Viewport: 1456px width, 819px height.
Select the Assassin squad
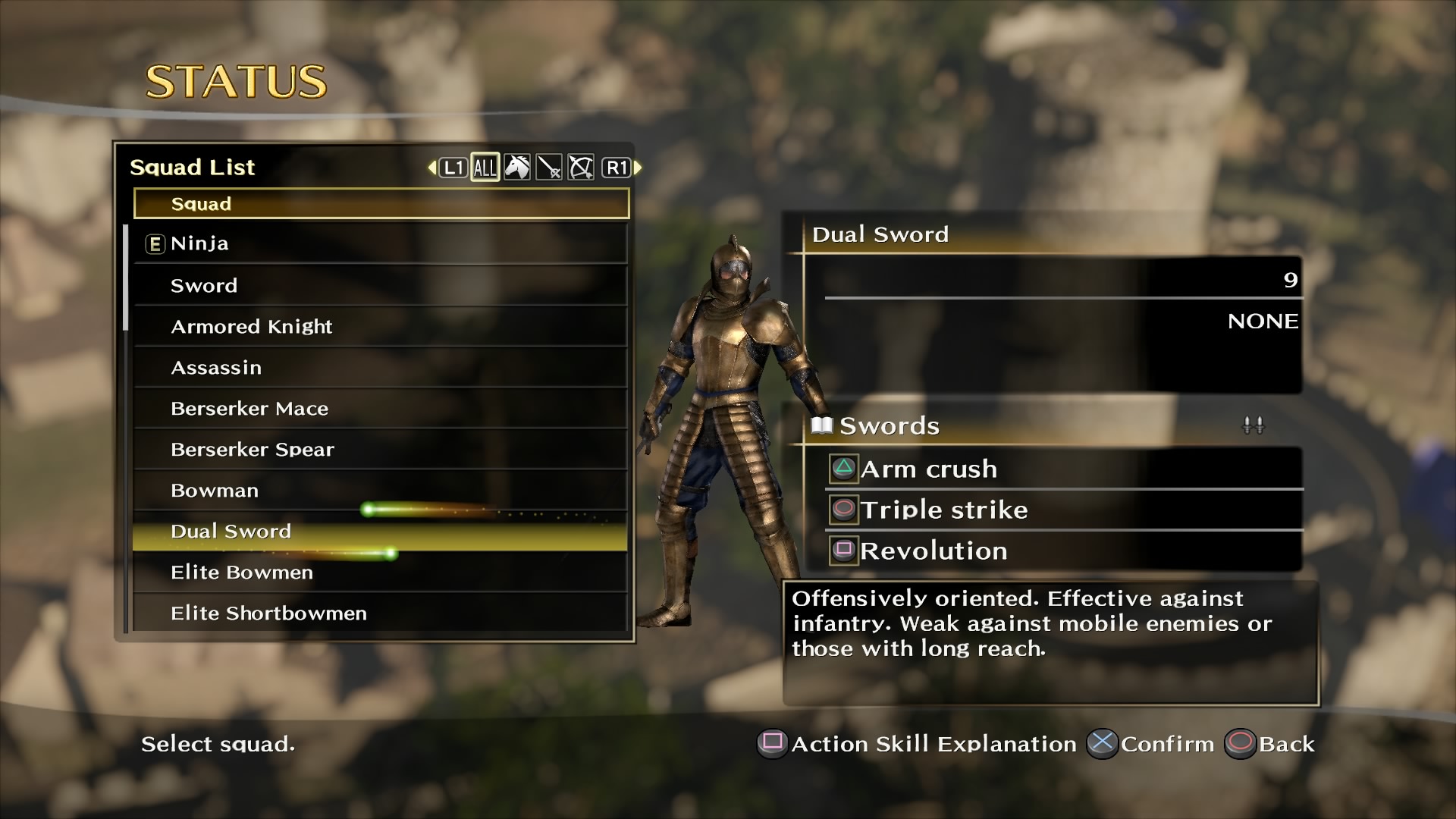click(379, 368)
